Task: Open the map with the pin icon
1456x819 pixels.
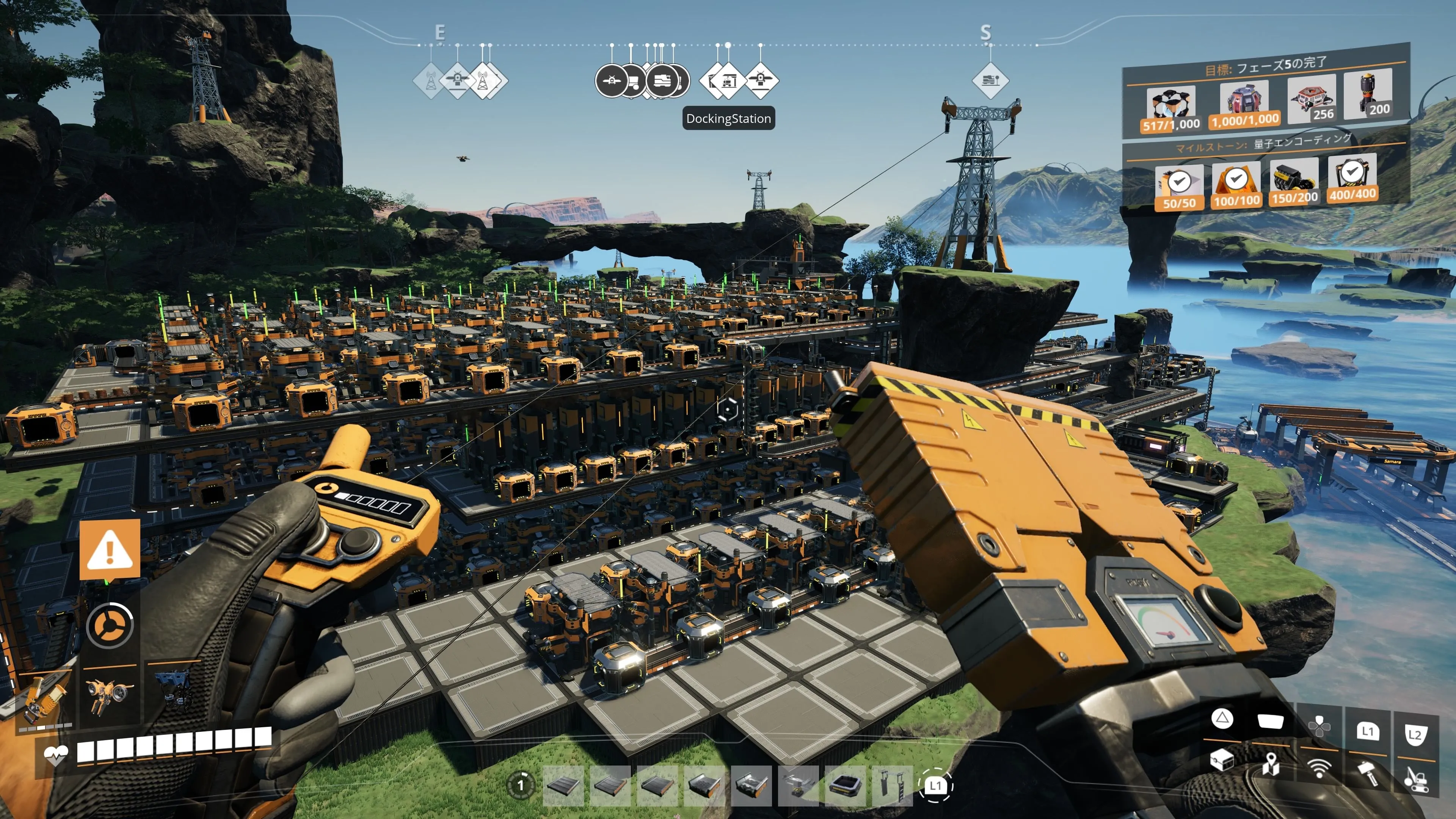Action: point(1271,764)
